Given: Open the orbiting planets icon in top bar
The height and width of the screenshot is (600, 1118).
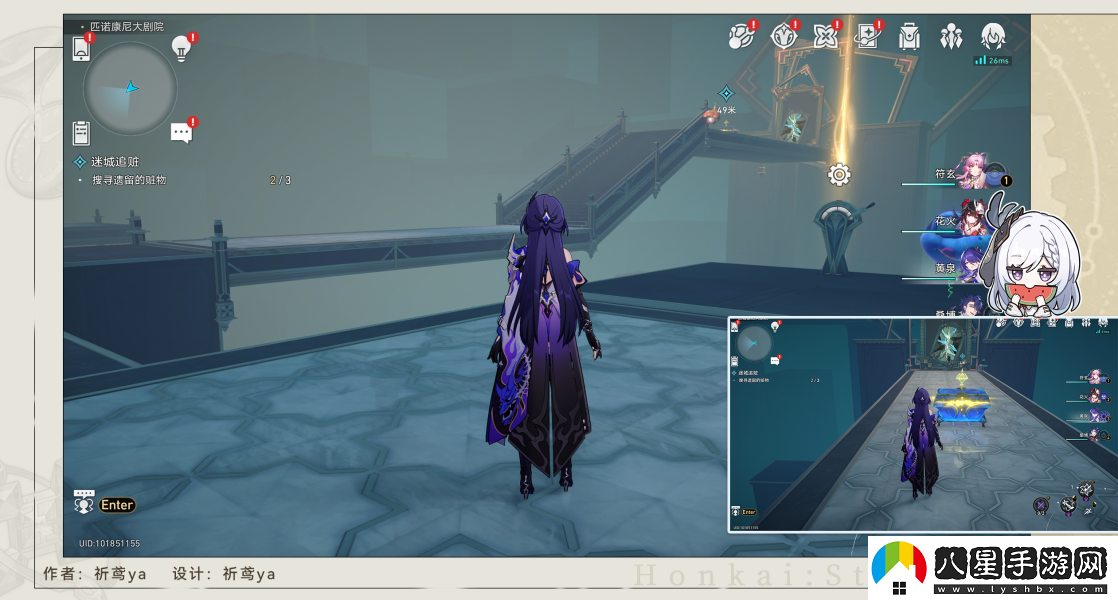Looking at the screenshot, I should (741, 37).
